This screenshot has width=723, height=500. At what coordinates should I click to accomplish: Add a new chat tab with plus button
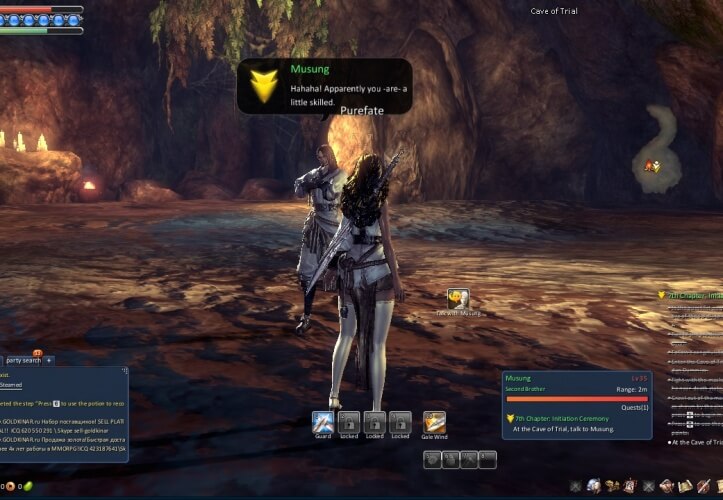point(49,360)
